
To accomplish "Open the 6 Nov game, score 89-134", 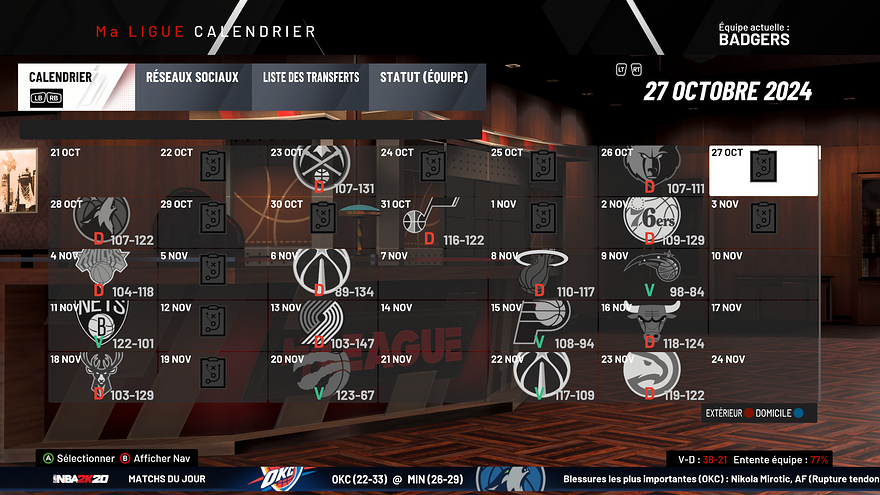I will [x=323, y=273].
